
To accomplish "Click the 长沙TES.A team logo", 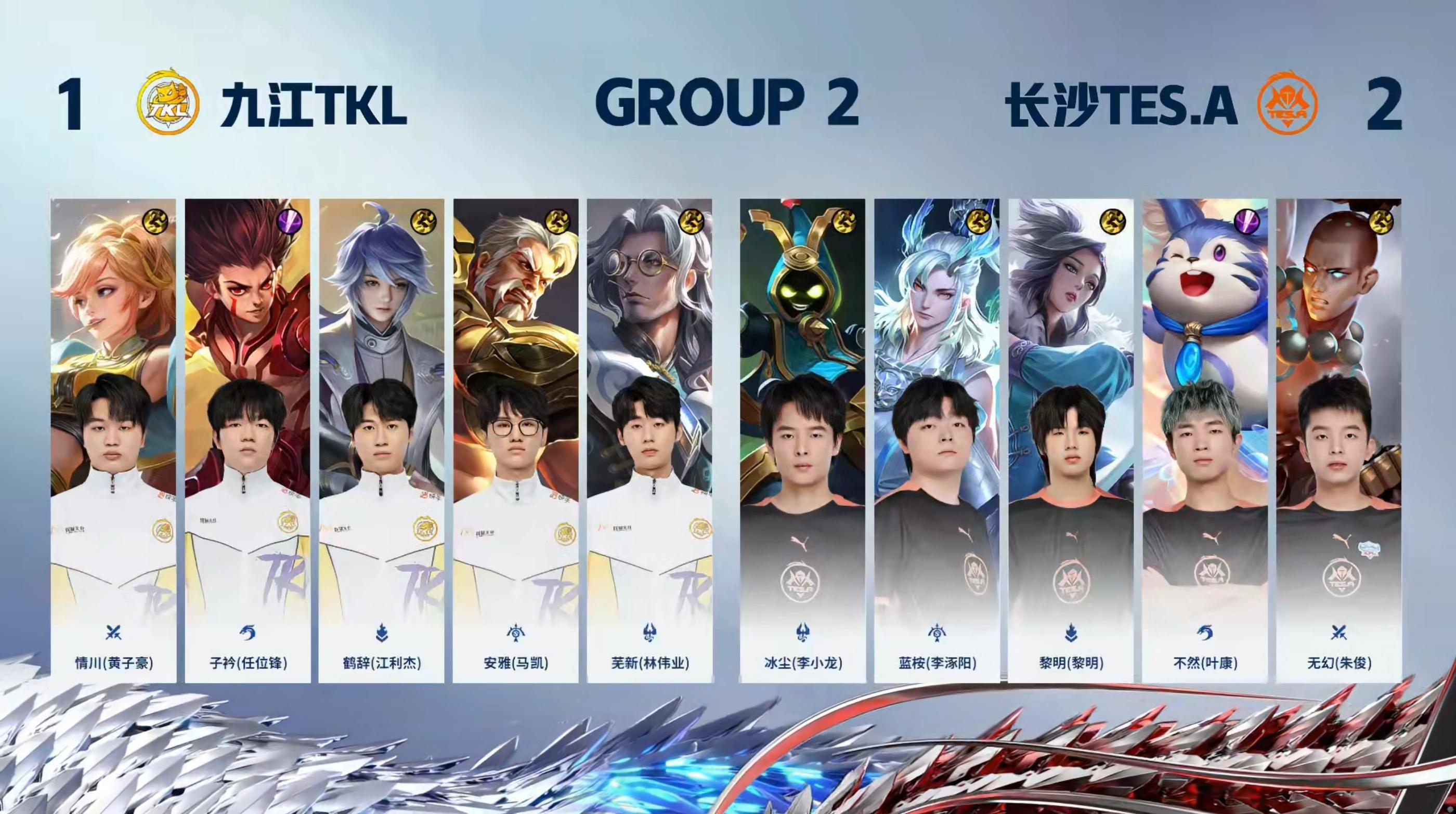I will [1286, 103].
